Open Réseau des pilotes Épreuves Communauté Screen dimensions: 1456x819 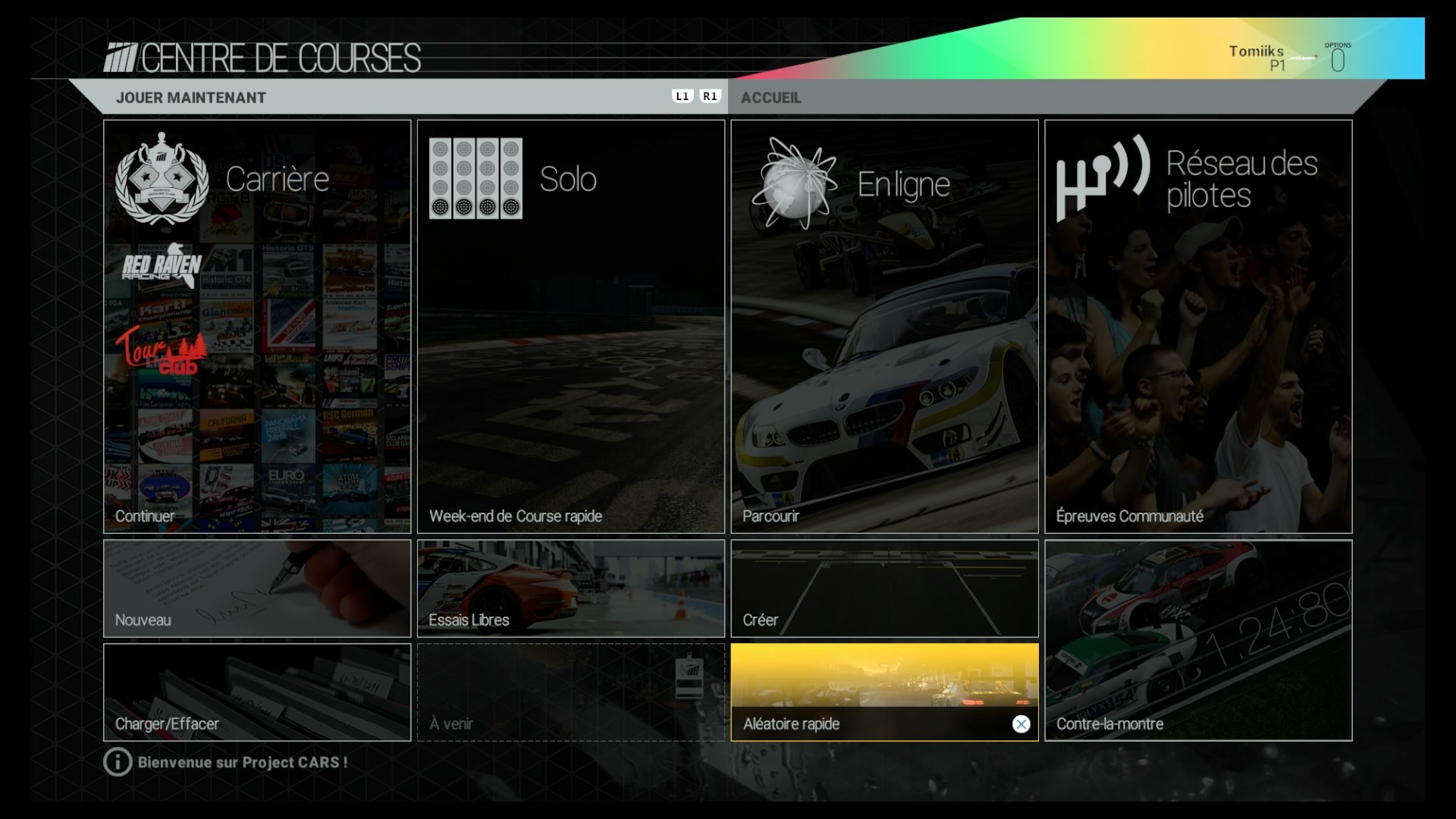click(x=1198, y=326)
